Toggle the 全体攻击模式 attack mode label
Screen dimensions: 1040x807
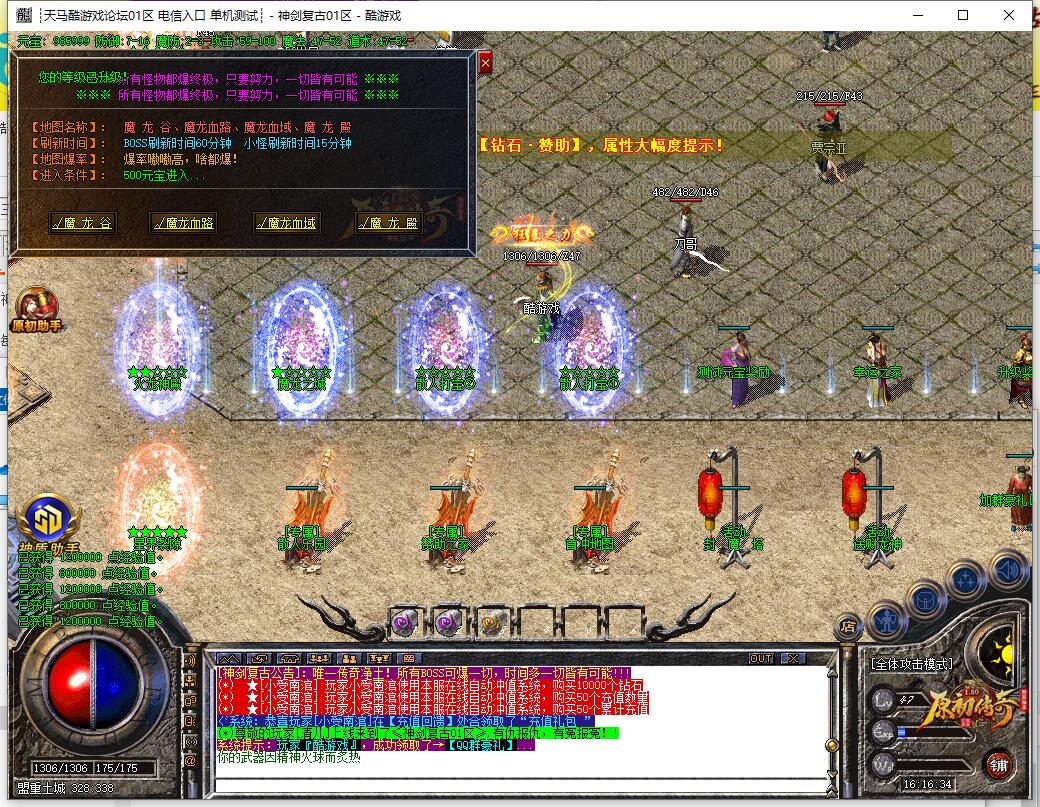coord(911,663)
